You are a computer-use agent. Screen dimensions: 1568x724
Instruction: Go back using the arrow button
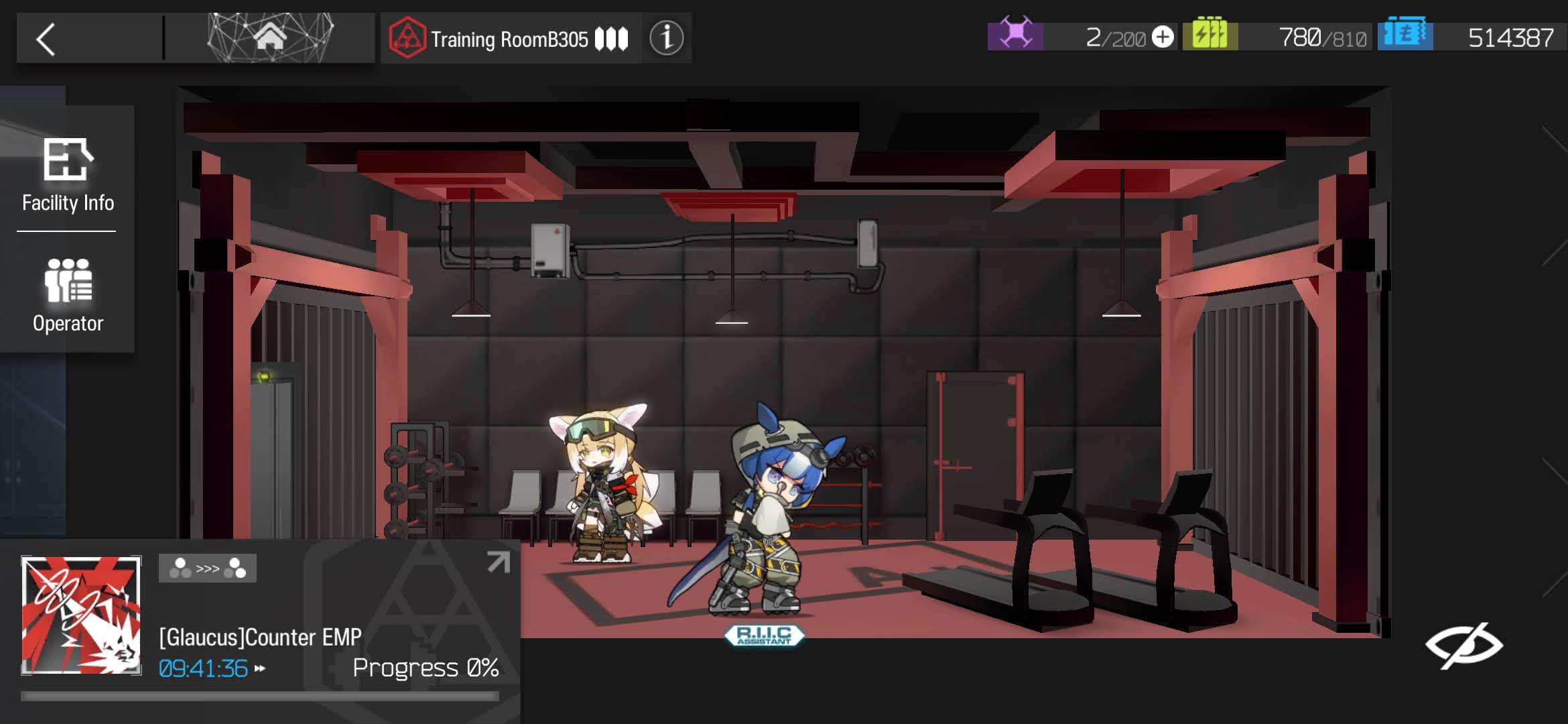pyautogui.click(x=47, y=39)
